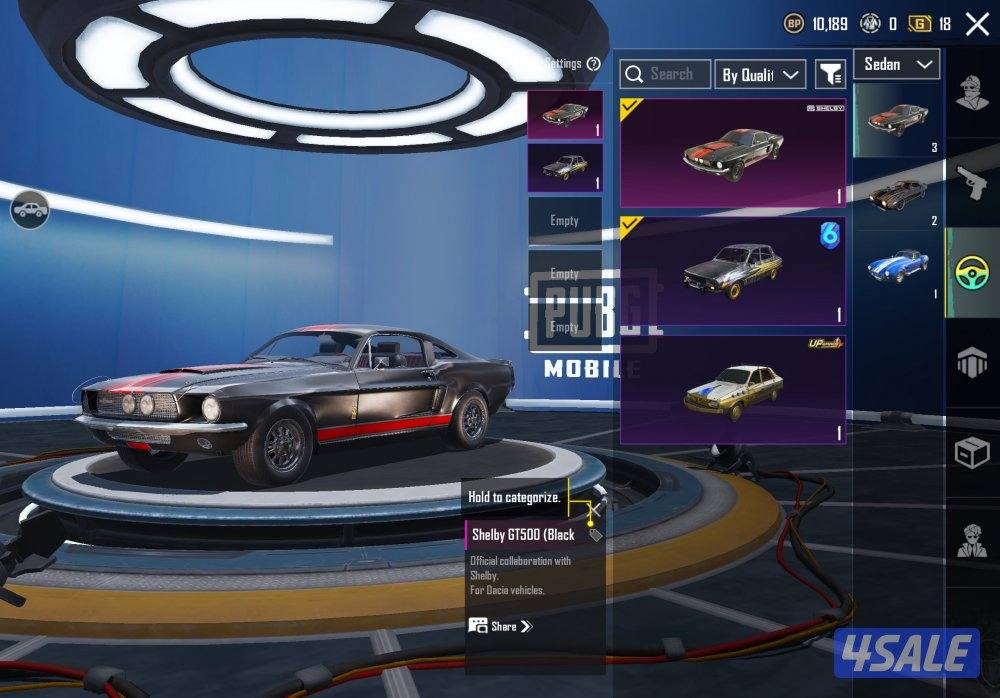
Task: Toggle the round car view icon
Action: coord(30,210)
